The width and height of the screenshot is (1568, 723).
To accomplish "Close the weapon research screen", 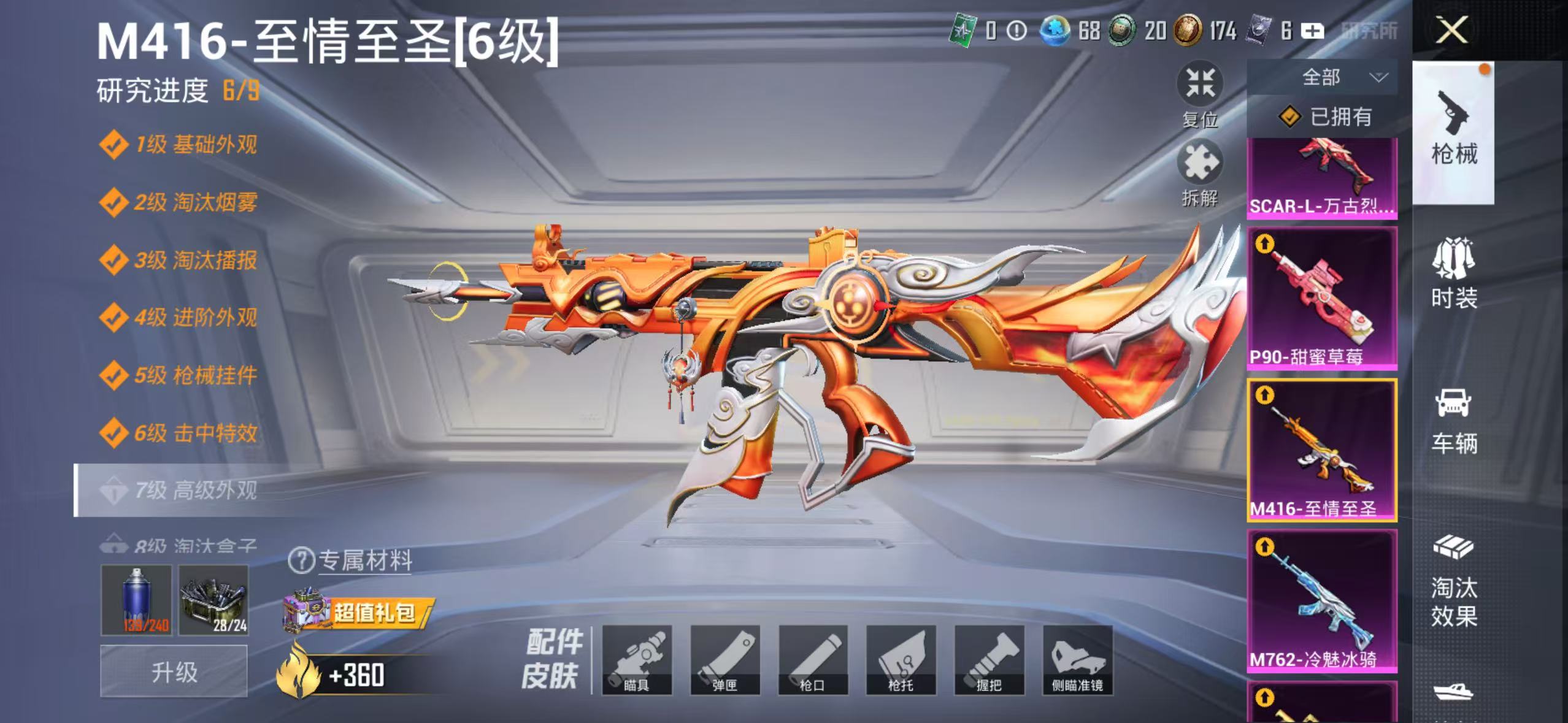I will [x=1451, y=29].
